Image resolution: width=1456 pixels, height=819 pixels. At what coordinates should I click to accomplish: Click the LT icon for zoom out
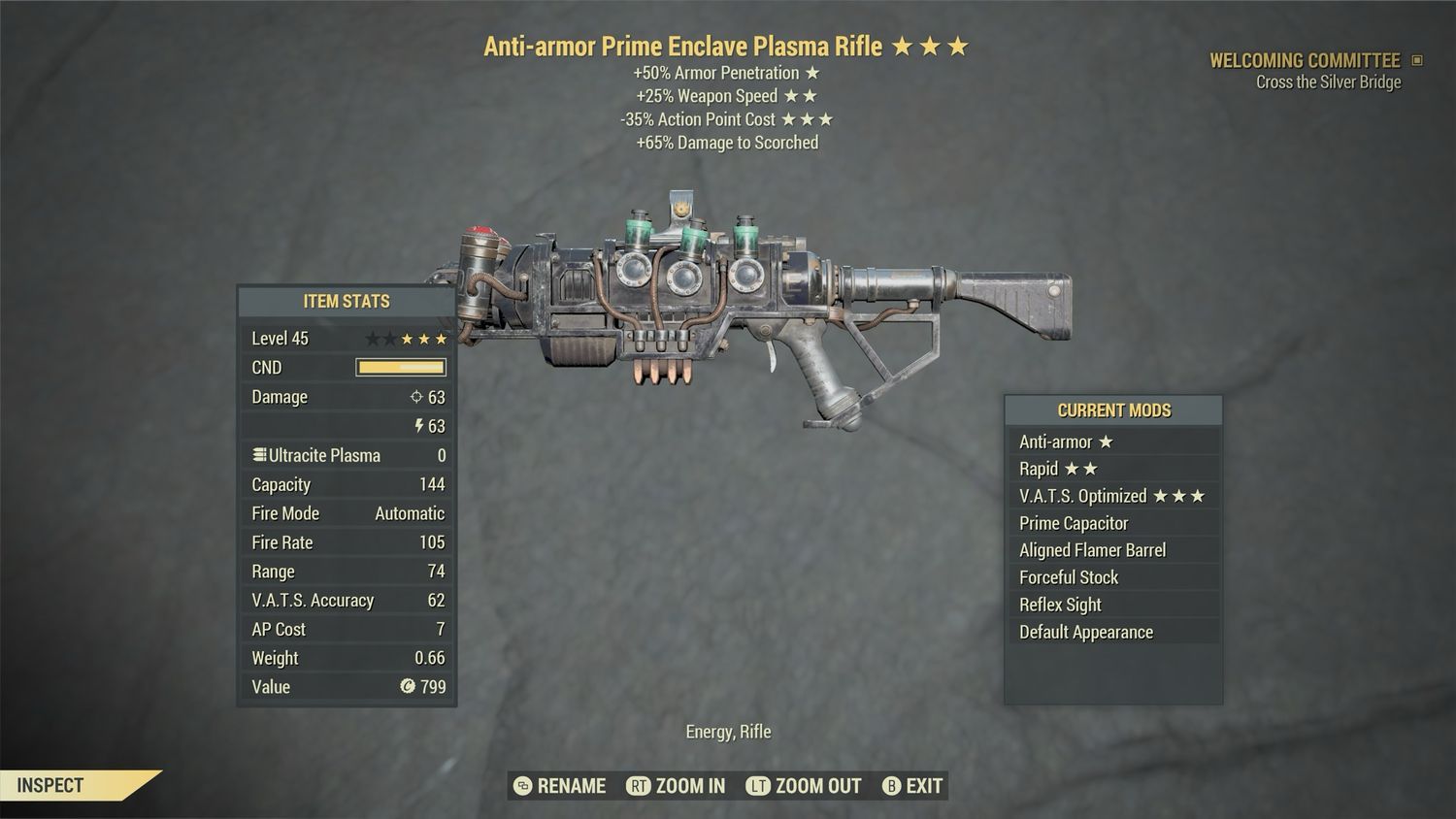[x=759, y=786]
